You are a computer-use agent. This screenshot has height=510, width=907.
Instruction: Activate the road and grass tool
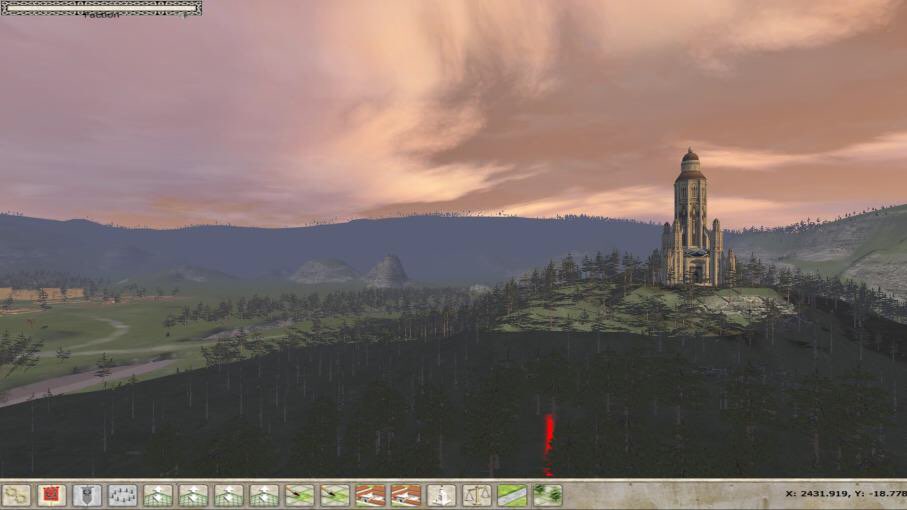(512, 495)
